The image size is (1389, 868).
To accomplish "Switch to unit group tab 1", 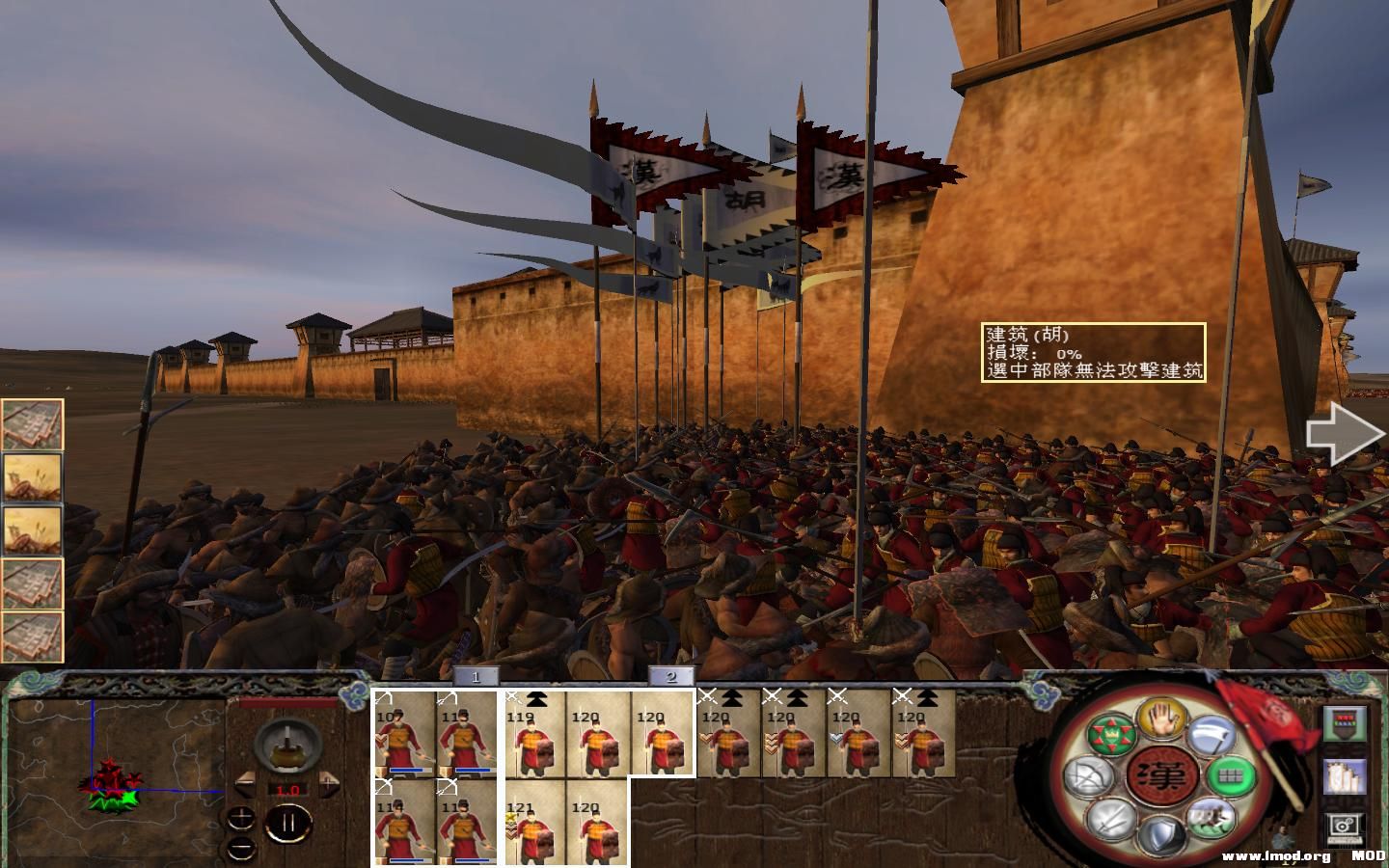I will coord(477,677).
